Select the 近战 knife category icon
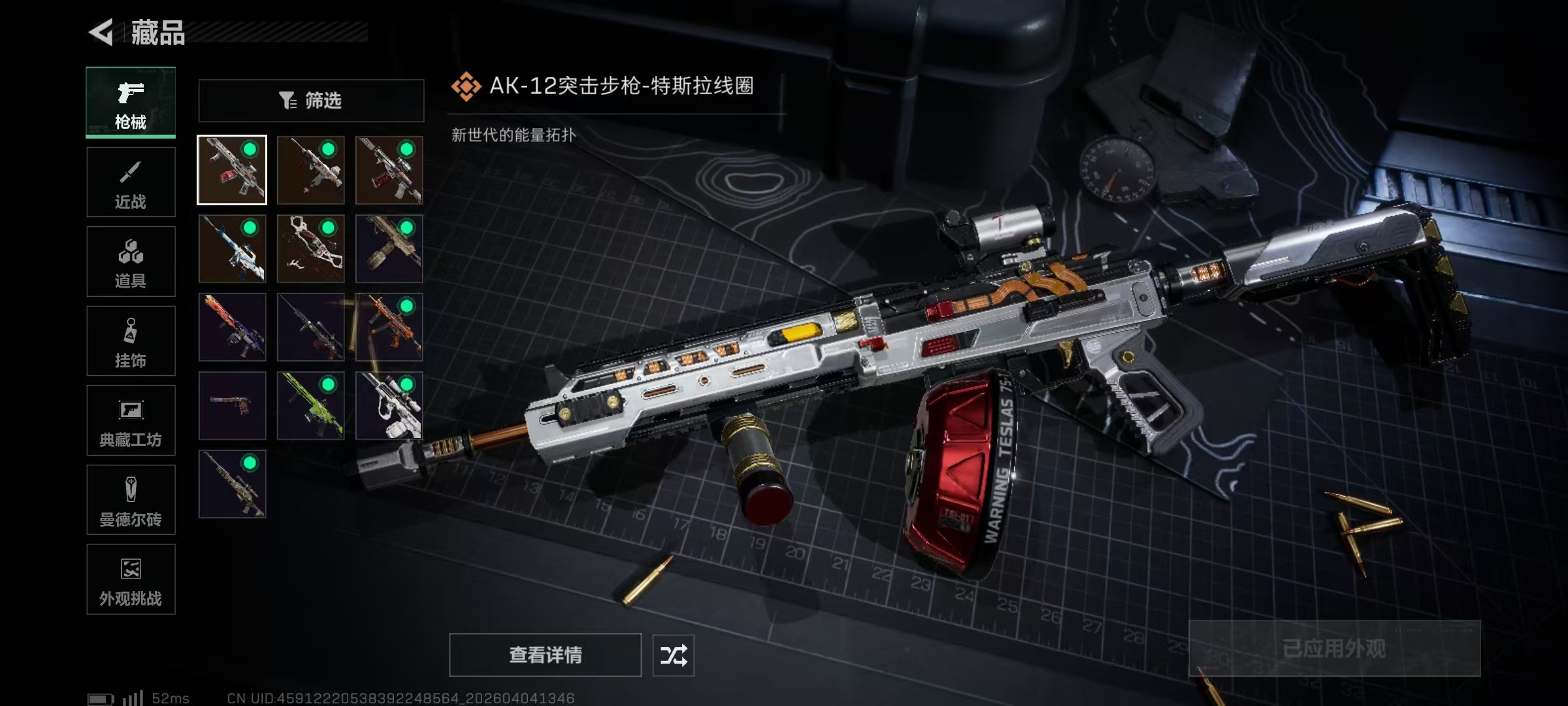 (x=130, y=171)
